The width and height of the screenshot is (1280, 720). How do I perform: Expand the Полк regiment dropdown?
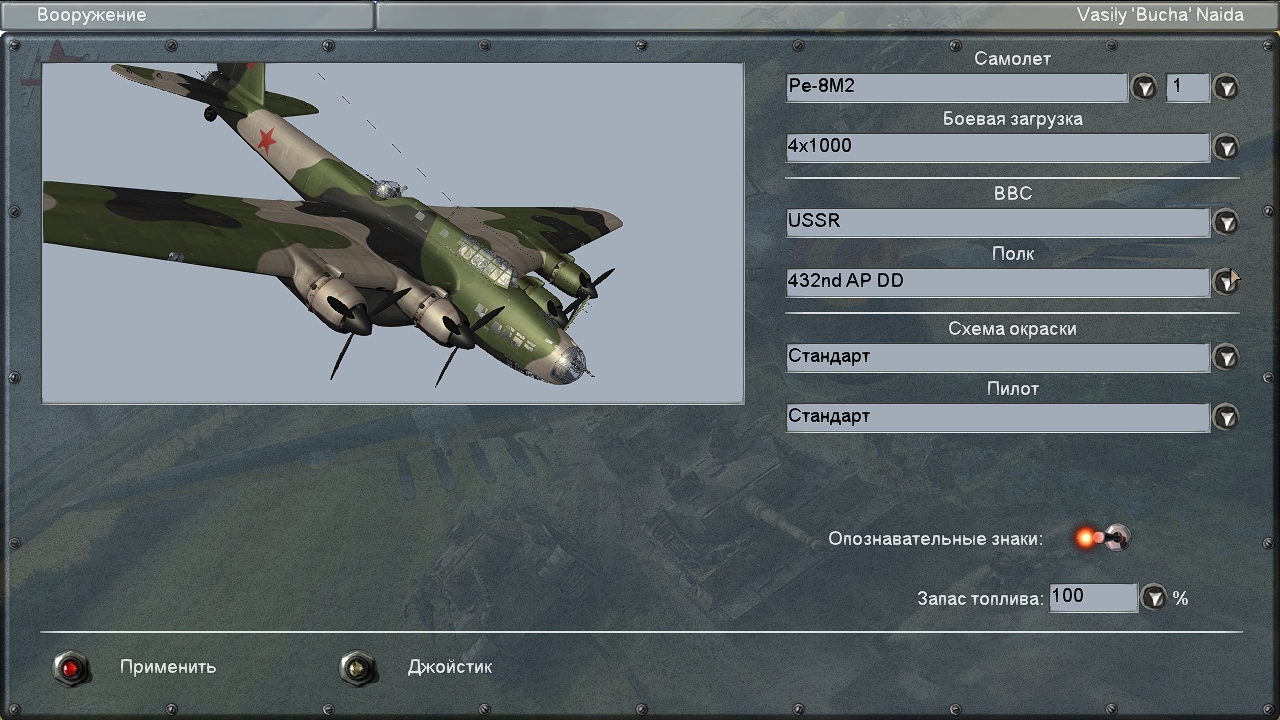(1226, 282)
